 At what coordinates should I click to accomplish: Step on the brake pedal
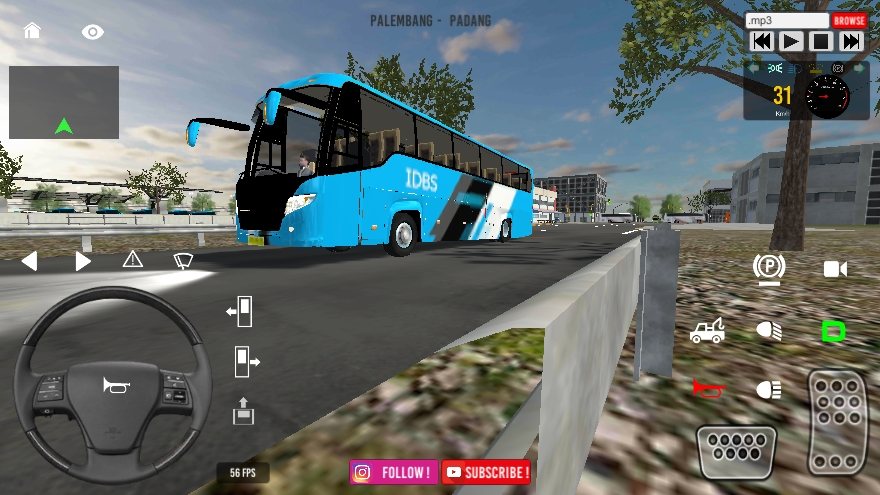click(737, 452)
